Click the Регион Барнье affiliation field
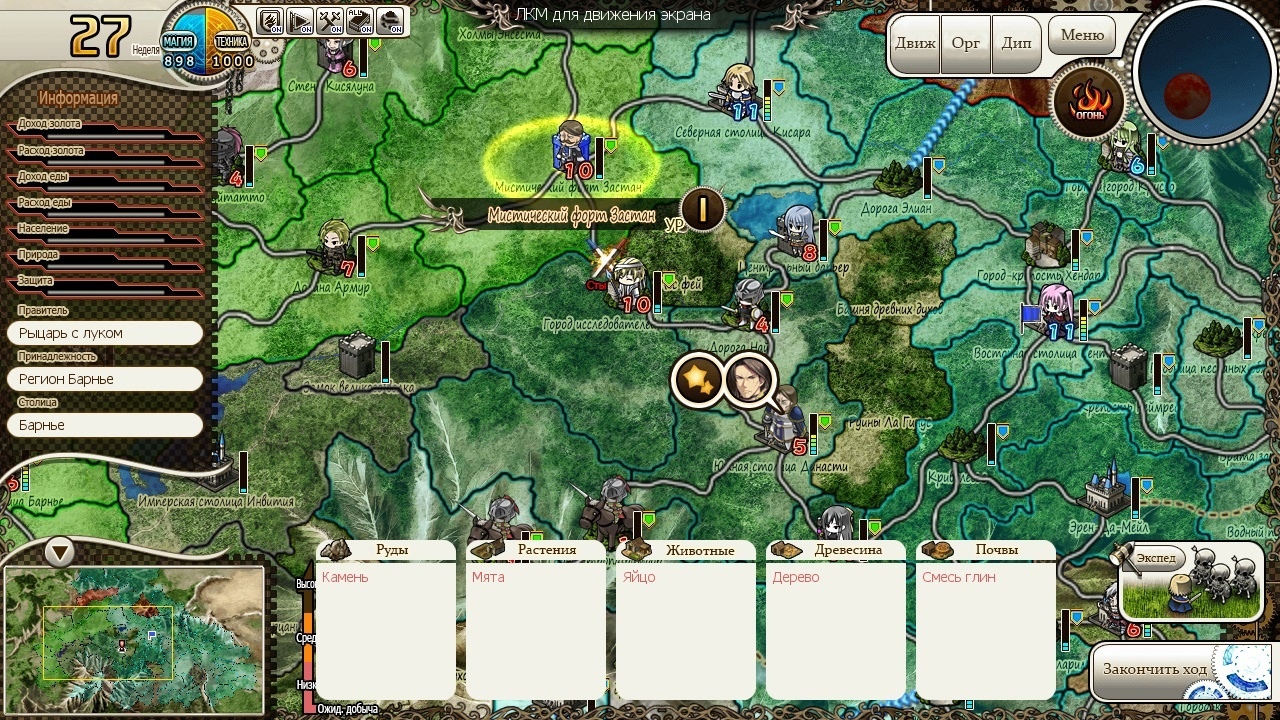Viewport: 1280px width, 720px height. tap(105, 379)
